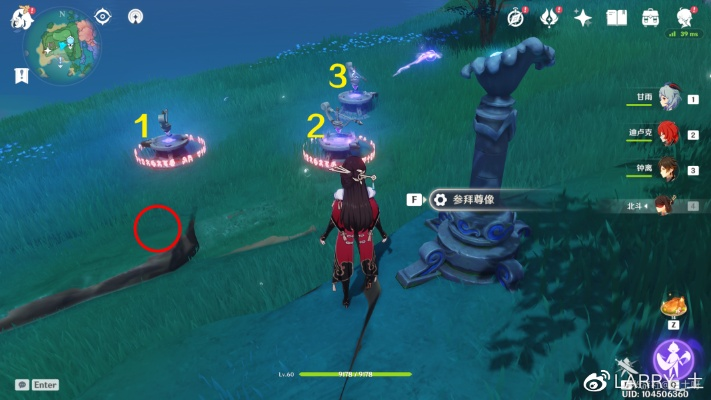Image resolution: width=711 pixels, height=400 pixels.
Task: Open the chat box
Action: (37, 384)
